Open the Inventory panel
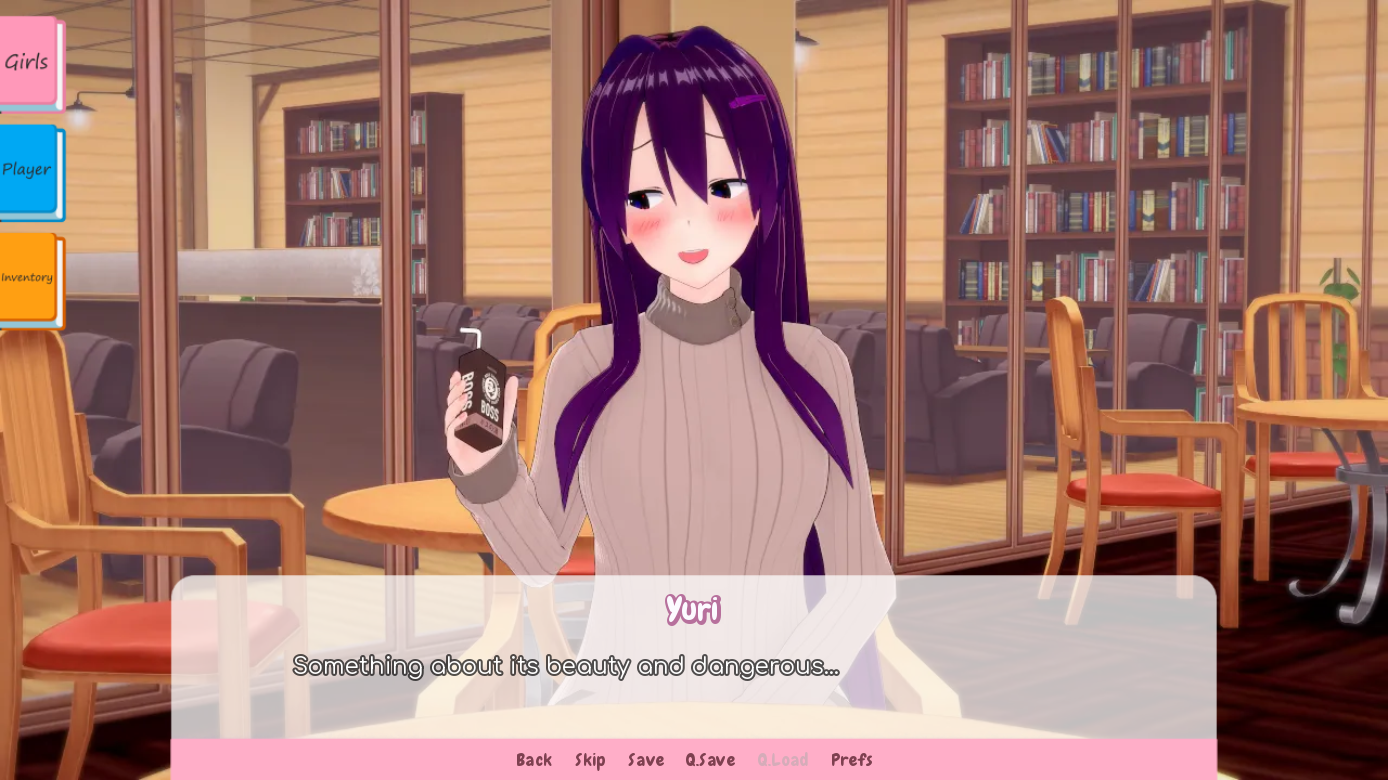This screenshot has height=780, width=1388. tap(27, 277)
